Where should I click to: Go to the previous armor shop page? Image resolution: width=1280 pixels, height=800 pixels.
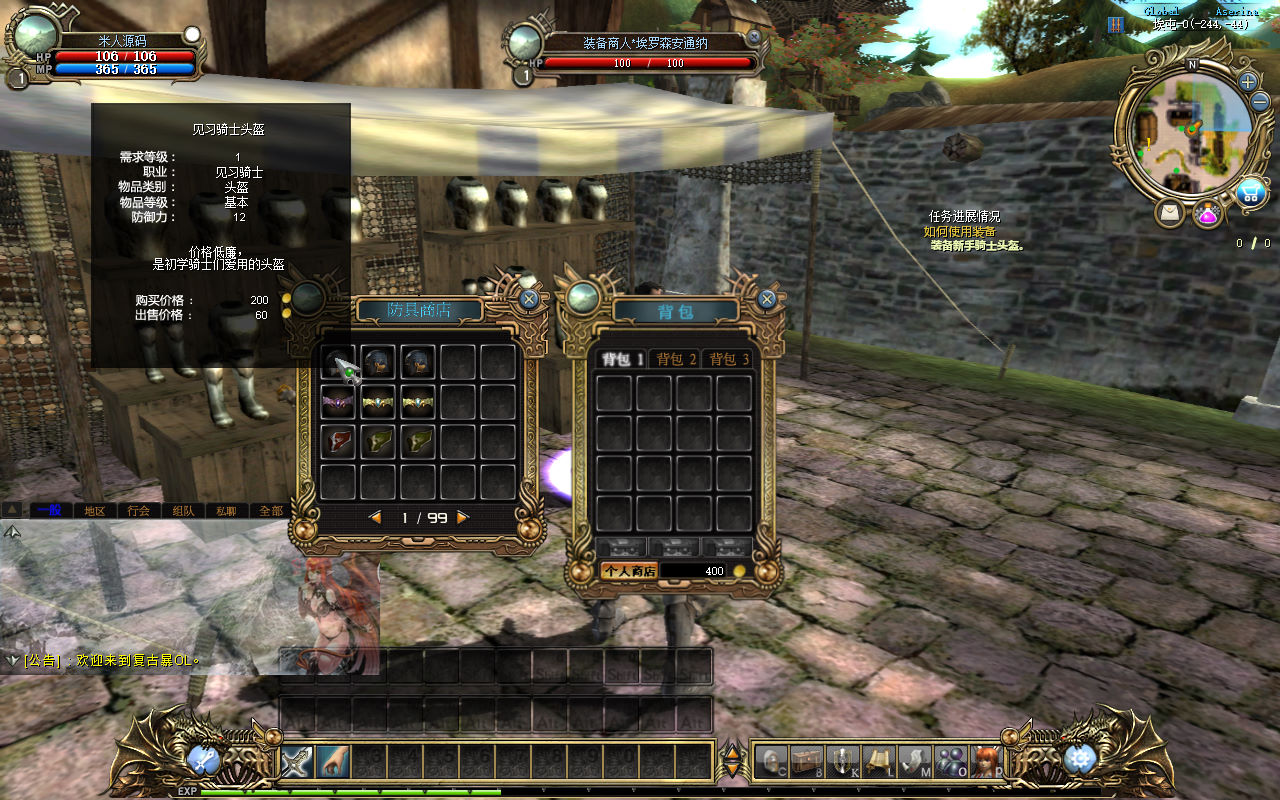point(376,517)
